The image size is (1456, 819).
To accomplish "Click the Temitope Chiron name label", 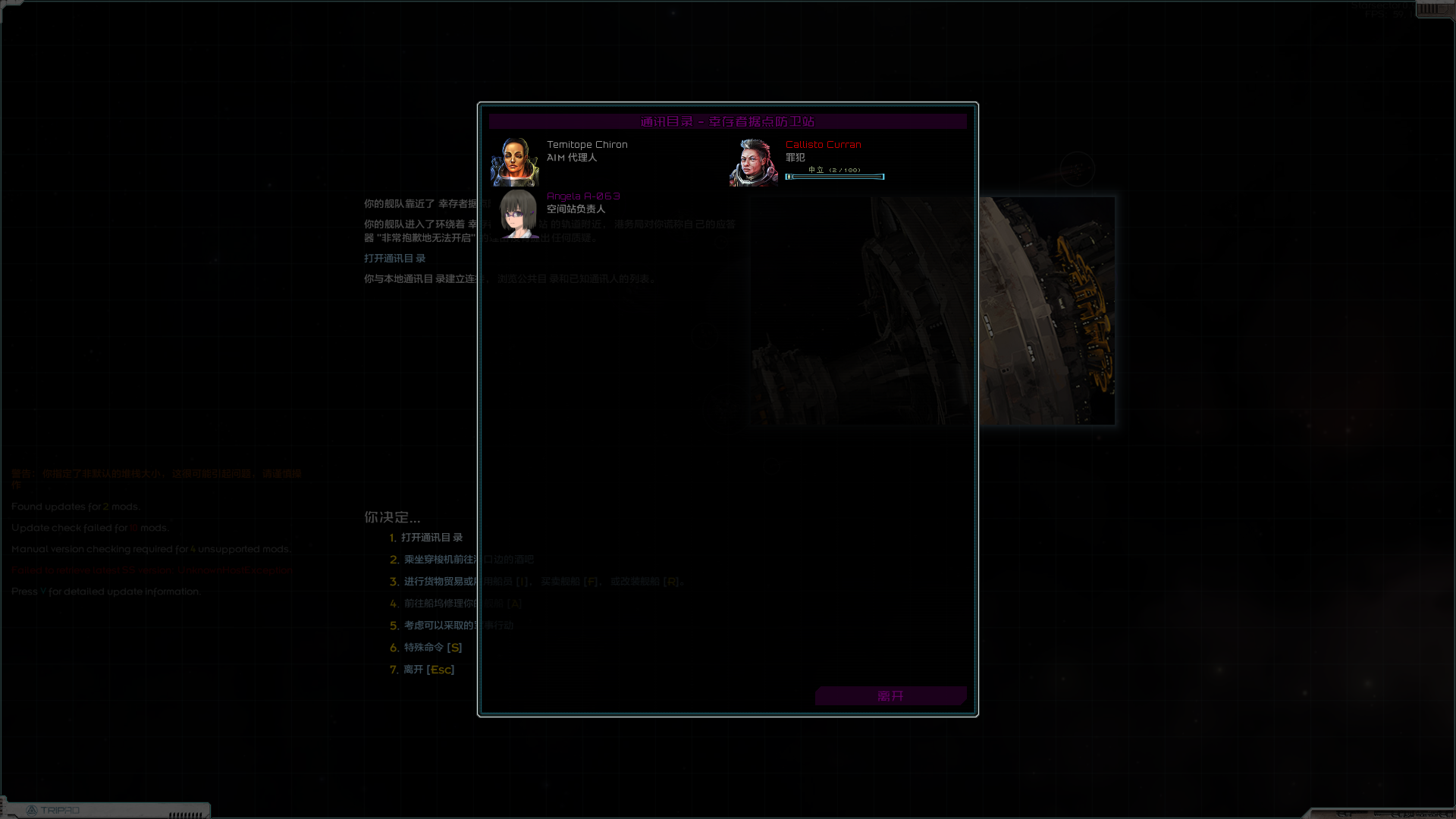I will [587, 144].
